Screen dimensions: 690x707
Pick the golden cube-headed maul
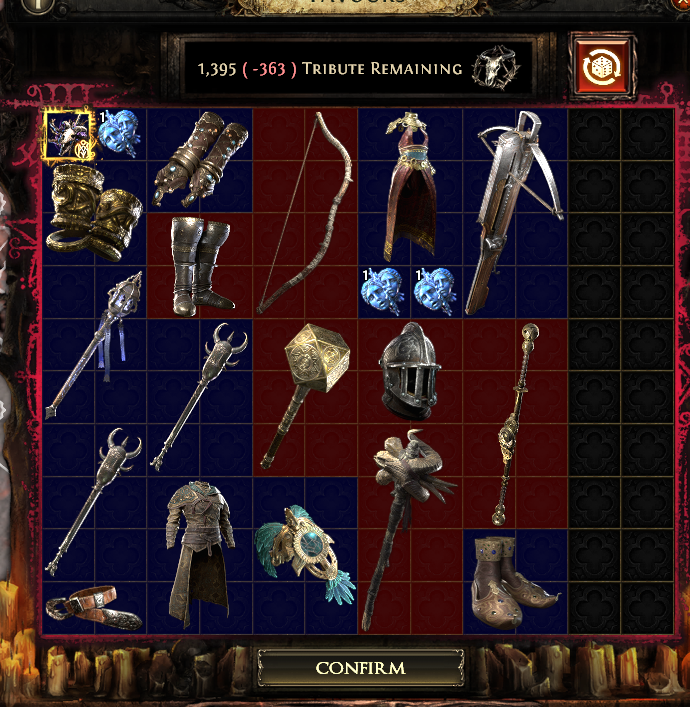pos(303,395)
